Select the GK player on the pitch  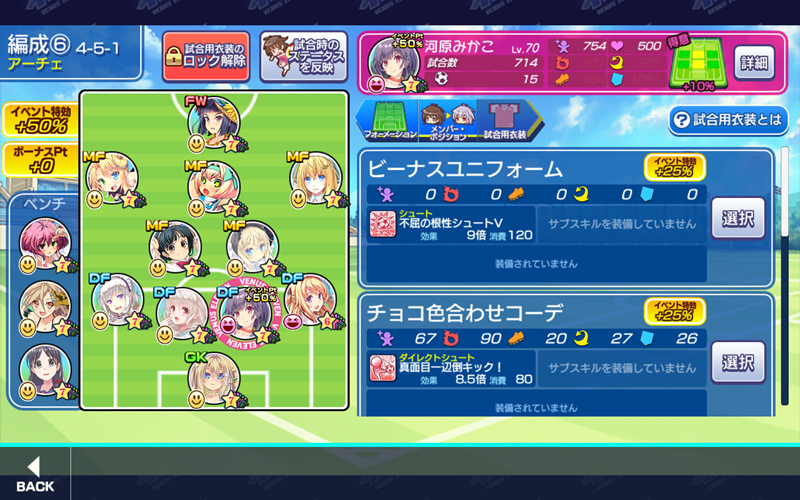point(213,379)
